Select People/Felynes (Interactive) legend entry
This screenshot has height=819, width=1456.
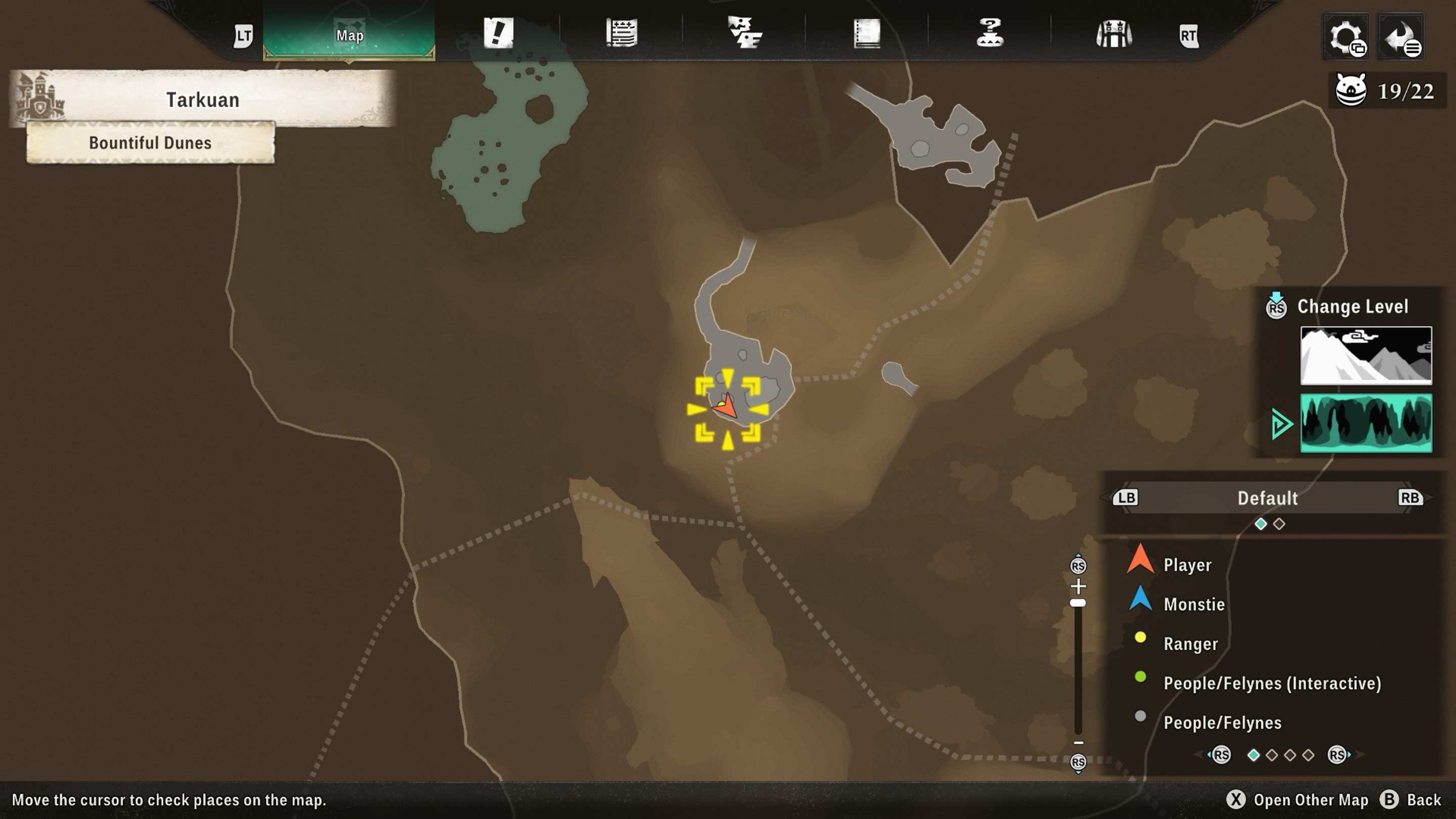pyautogui.click(x=1272, y=684)
